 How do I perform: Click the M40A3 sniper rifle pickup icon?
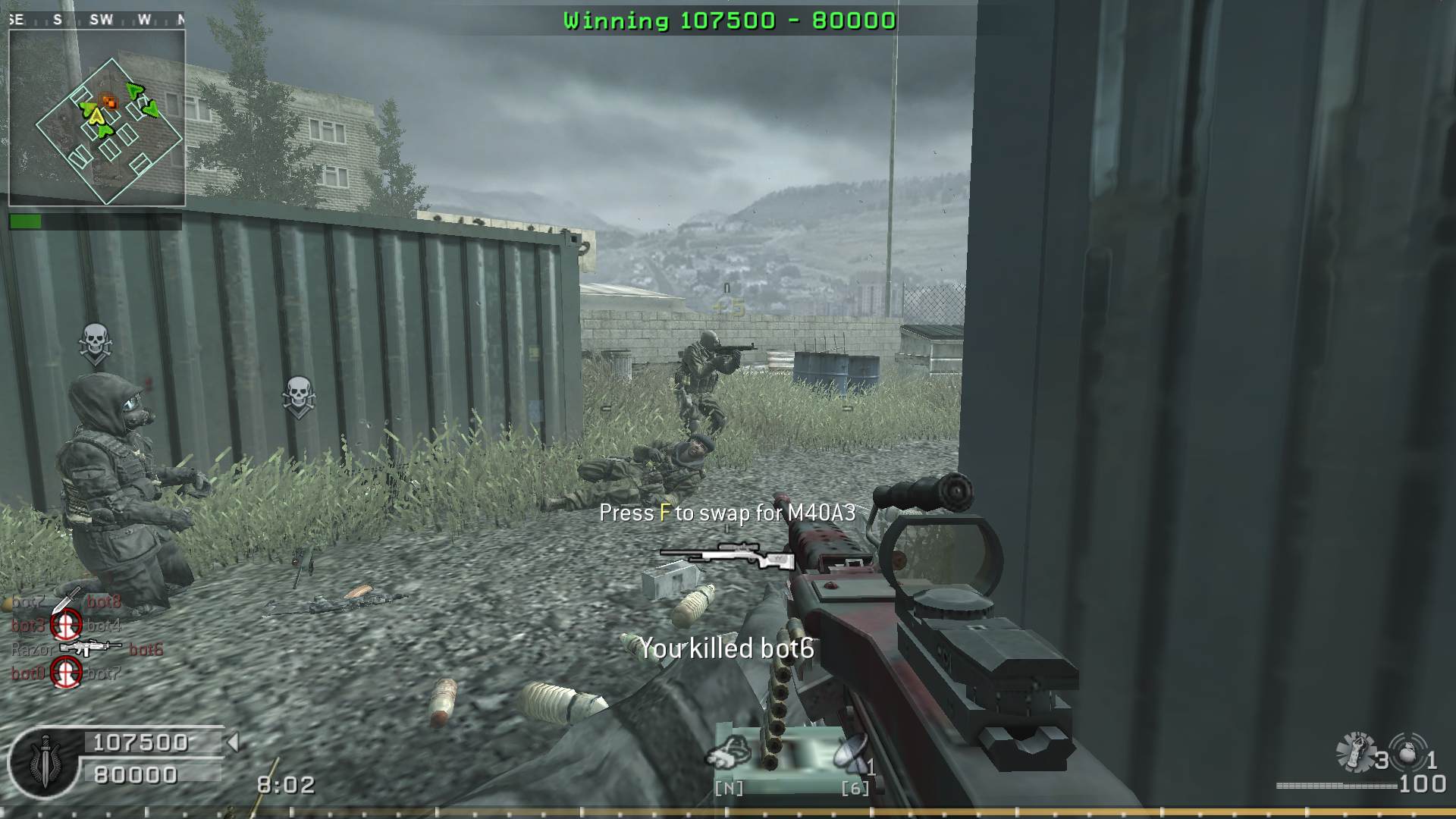point(726,556)
